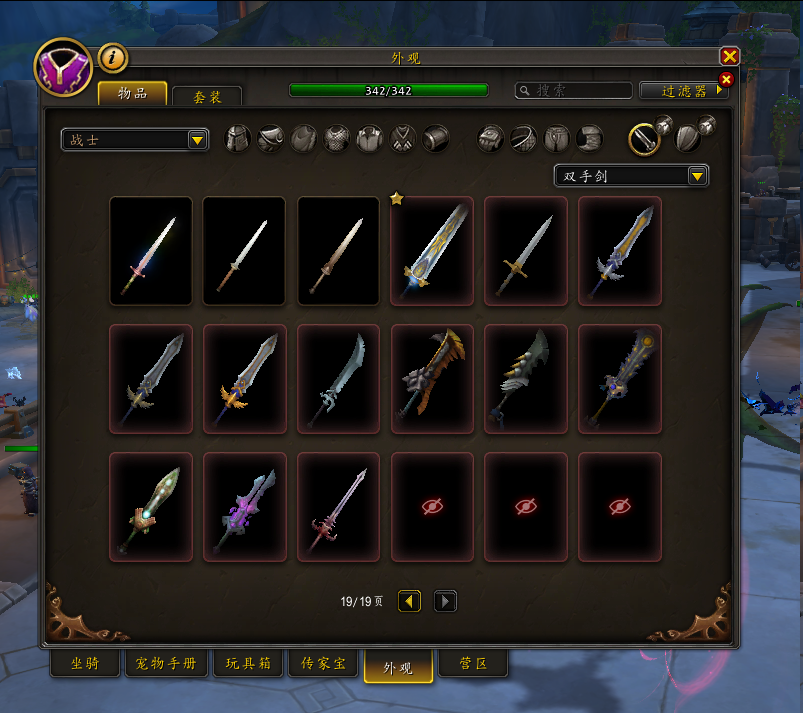Select the starred favorite greatsword appearance
Screen dimensions: 803x713
[432, 251]
